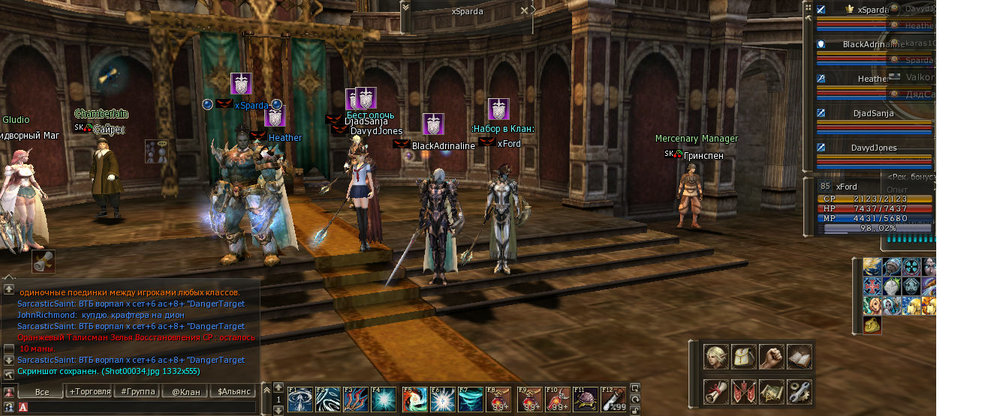Image resolution: width=1000 pixels, height=416 pixels.
Task: Use the F1 hotbar skill
Action: click(x=300, y=400)
